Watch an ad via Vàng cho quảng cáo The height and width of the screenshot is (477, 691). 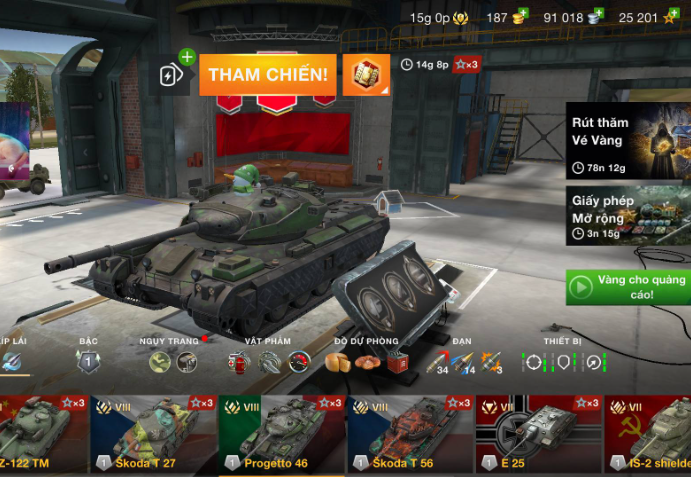628,287
